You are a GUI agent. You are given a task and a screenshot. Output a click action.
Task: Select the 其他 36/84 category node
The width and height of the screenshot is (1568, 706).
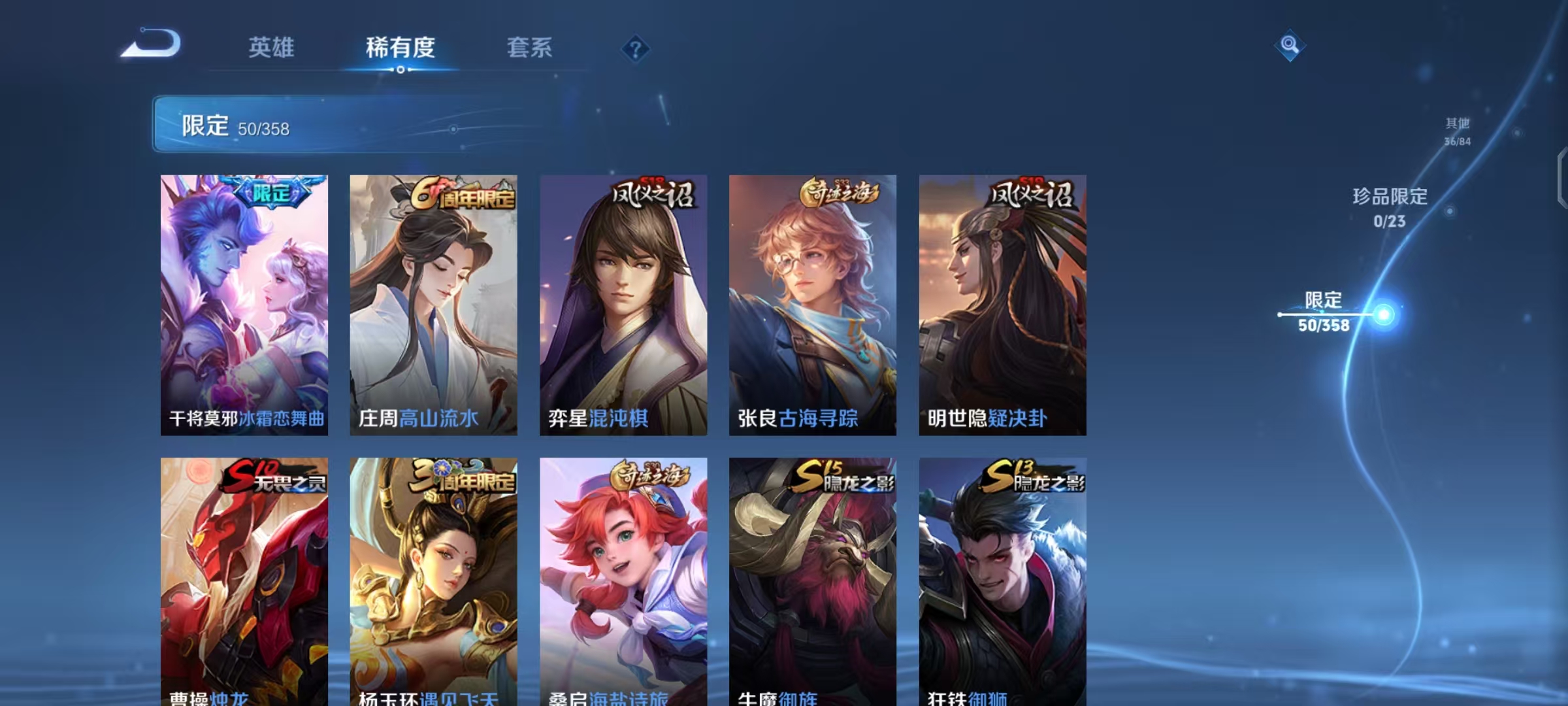click(1456, 129)
